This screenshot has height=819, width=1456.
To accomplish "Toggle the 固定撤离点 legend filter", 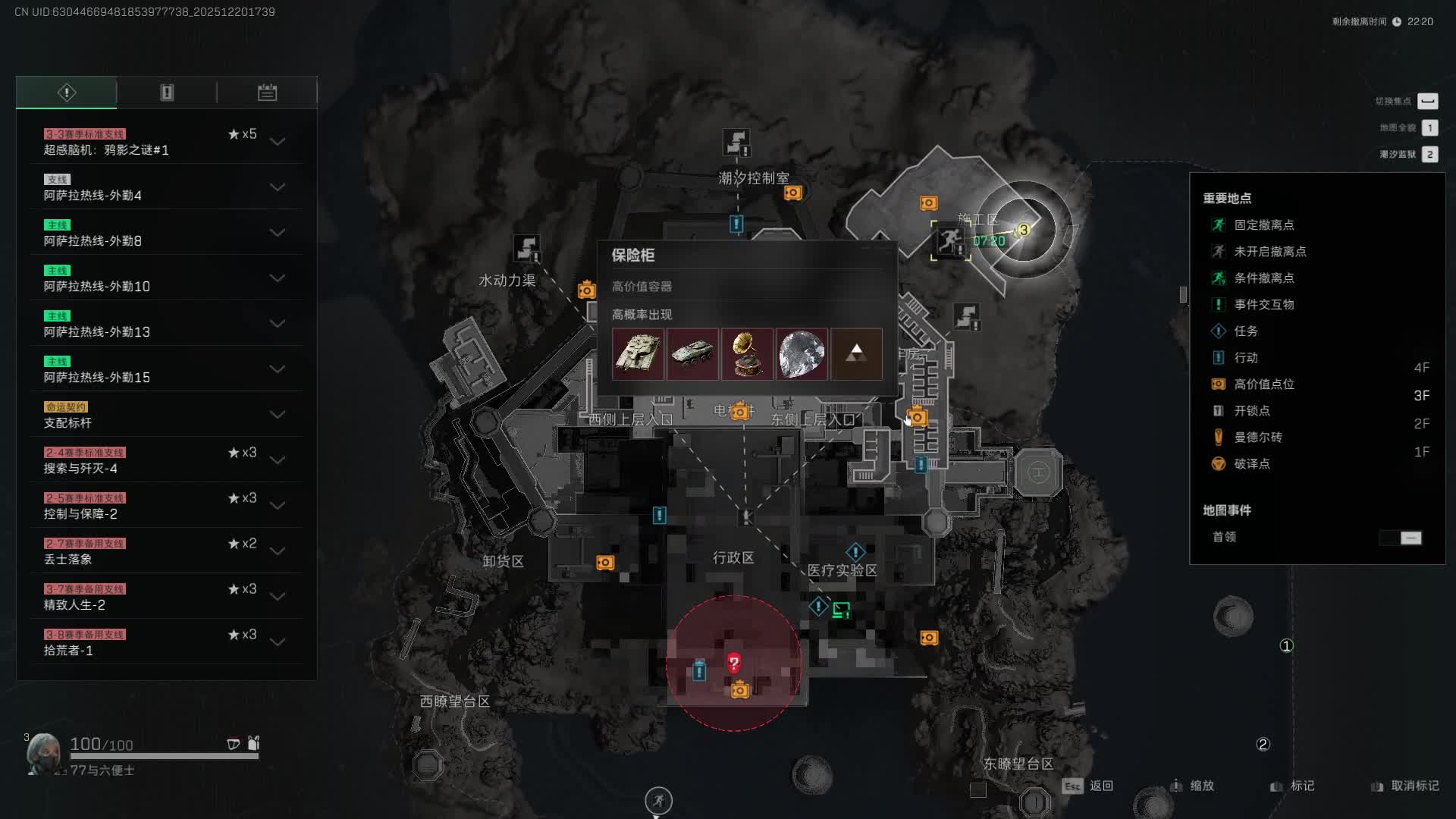I will point(1263,225).
